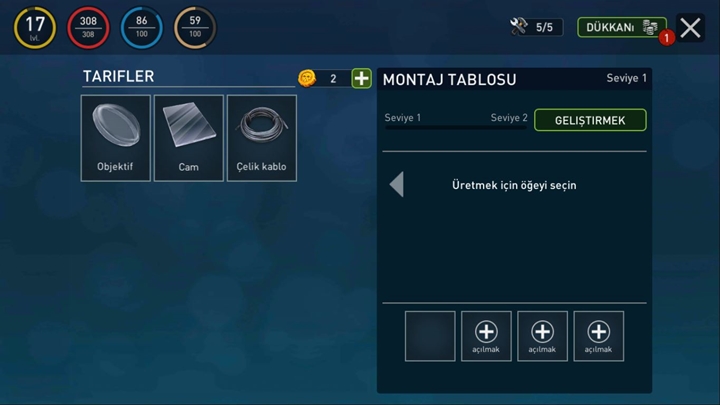Select the Çelik kablo recipe
The image size is (720, 405).
tap(262, 138)
